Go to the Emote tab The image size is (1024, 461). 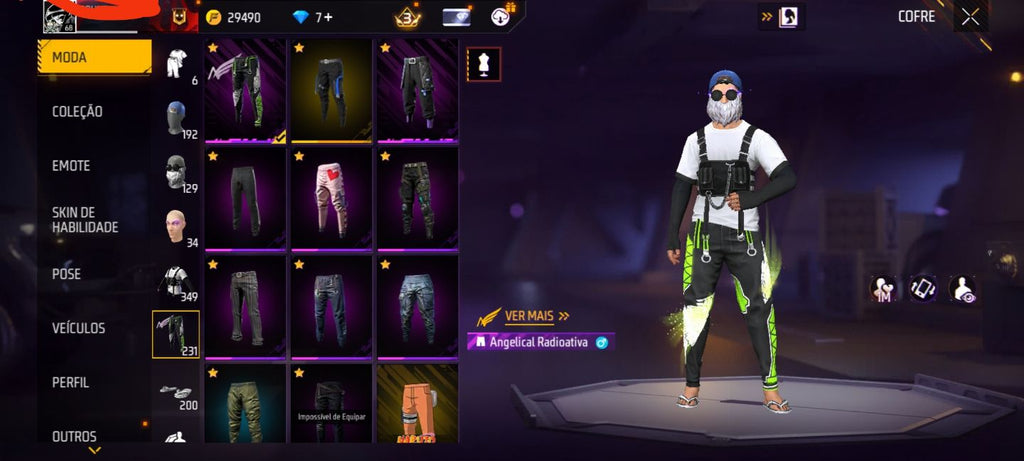pyautogui.click(x=71, y=166)
